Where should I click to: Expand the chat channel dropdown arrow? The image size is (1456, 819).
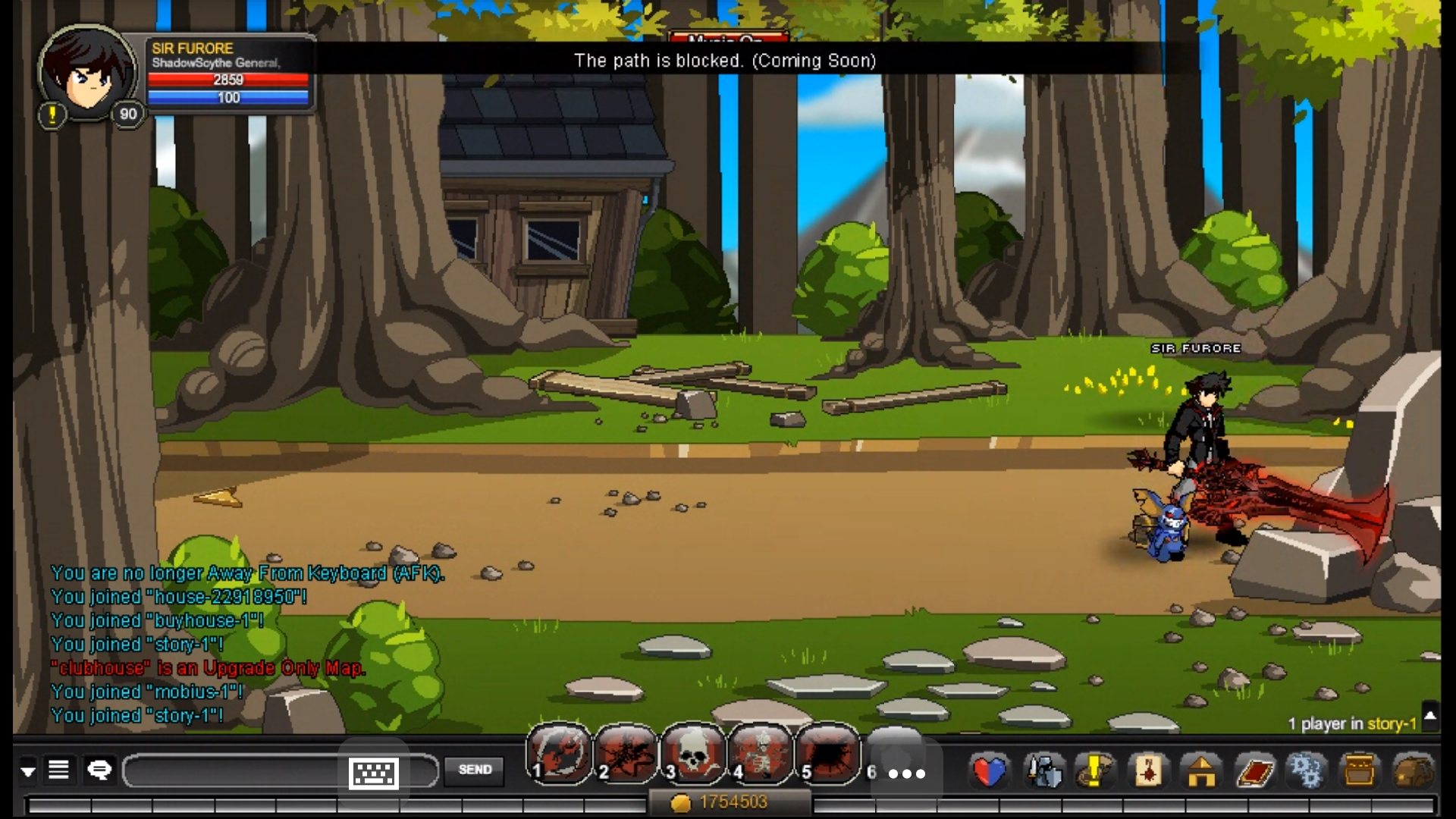(28, 772)
